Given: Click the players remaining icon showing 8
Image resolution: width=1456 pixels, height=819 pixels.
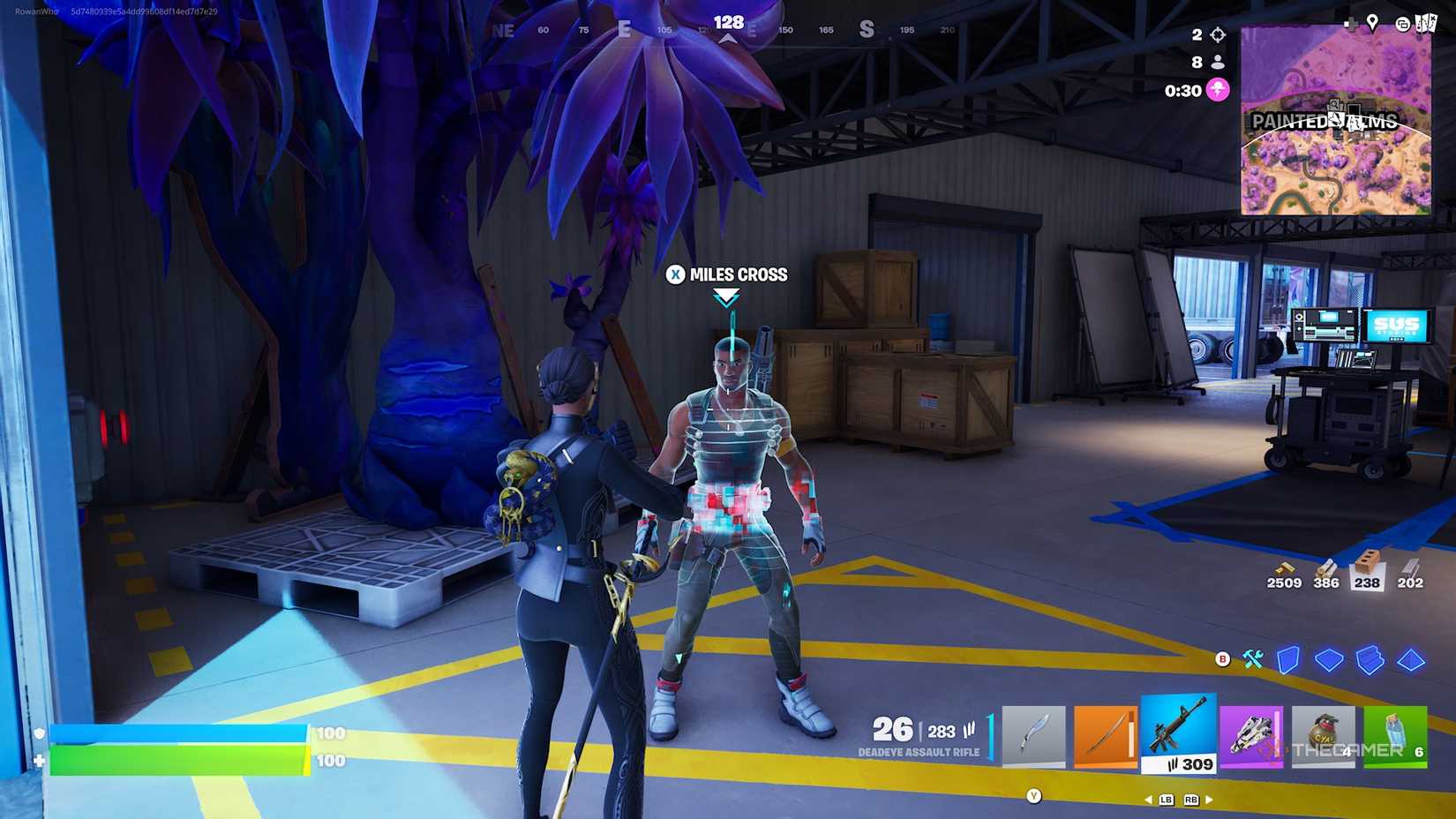Looking at the screenshot, I should coord(1216,62).
